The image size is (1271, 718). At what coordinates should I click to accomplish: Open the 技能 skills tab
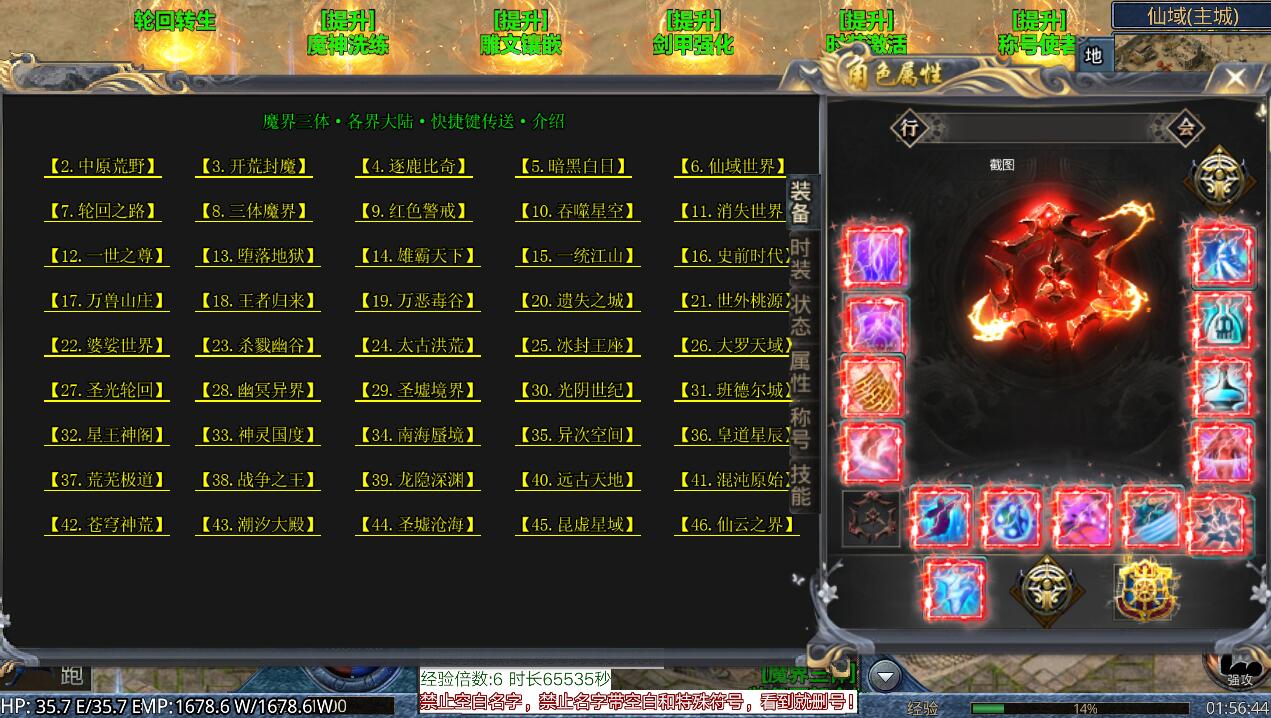pyautogui.click(x=801, y=484)
